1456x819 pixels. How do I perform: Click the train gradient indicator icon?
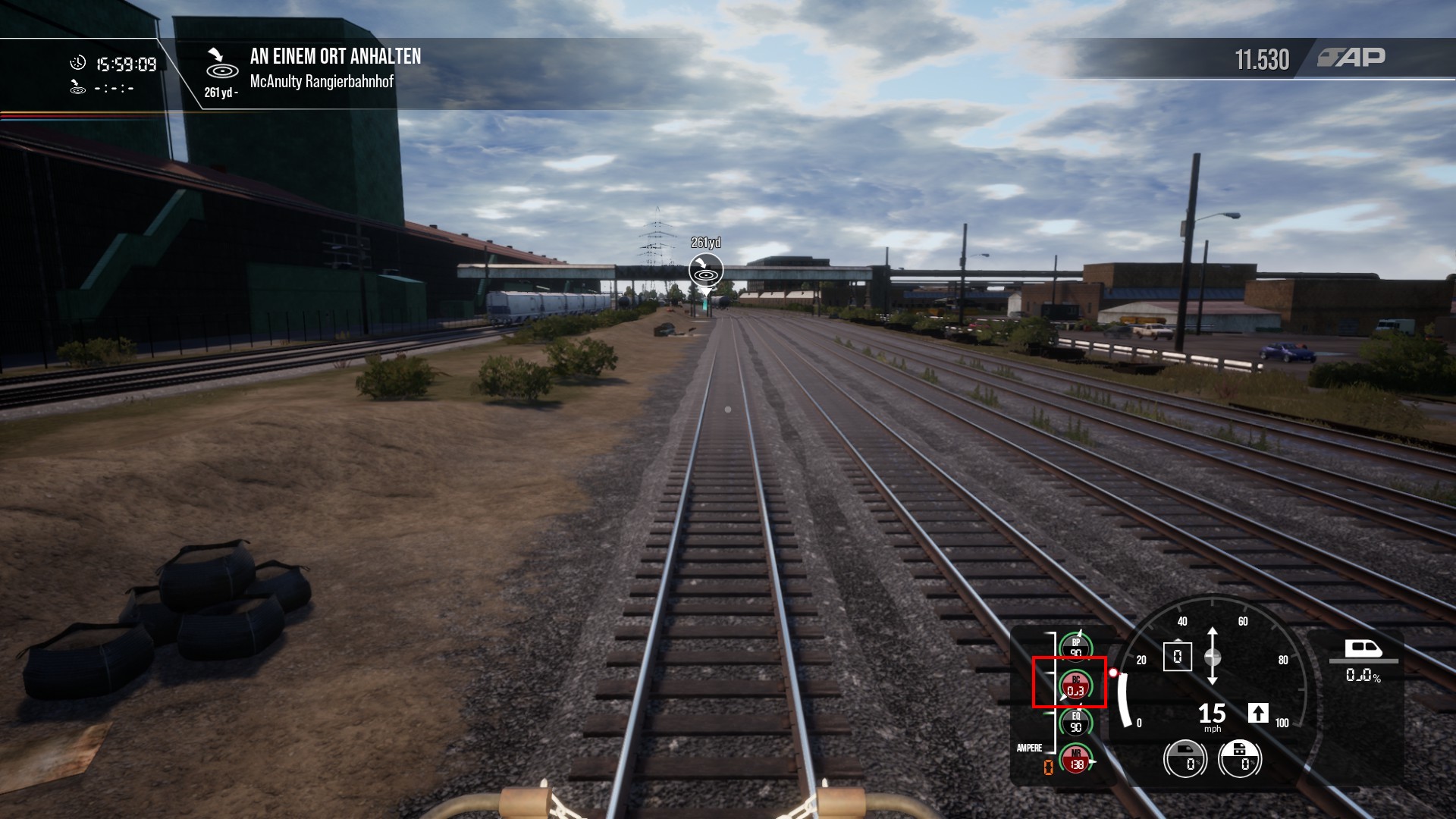[x=1363, y=649]
